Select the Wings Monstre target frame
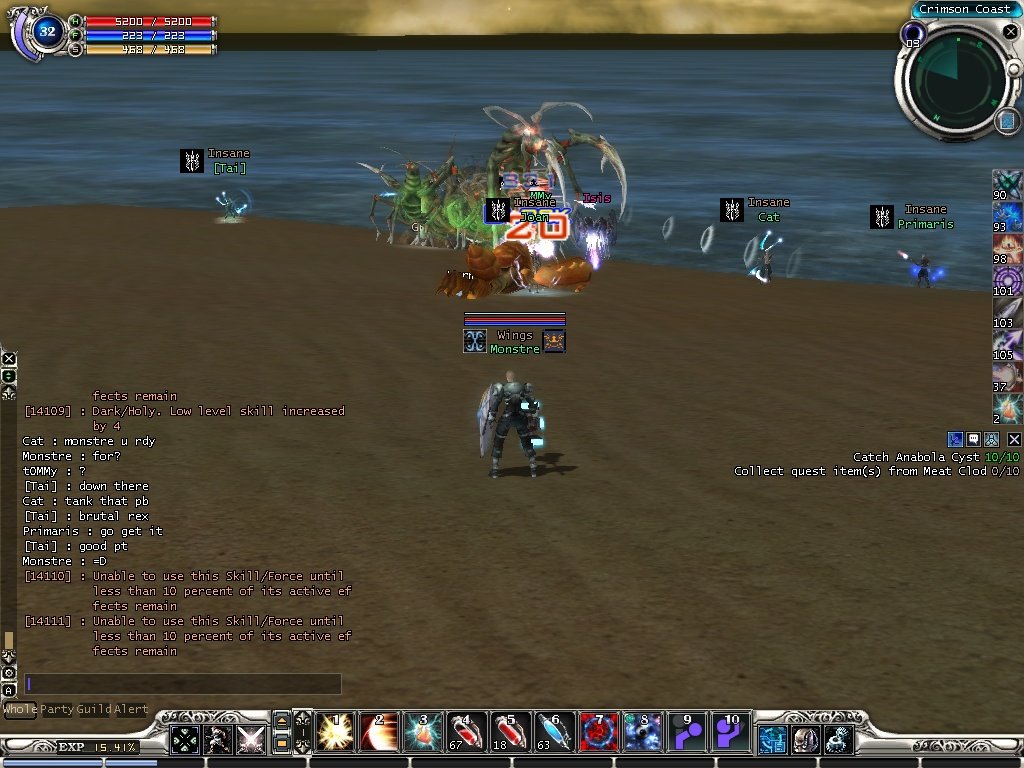The image size is (1024, 768). pos(515,341)
